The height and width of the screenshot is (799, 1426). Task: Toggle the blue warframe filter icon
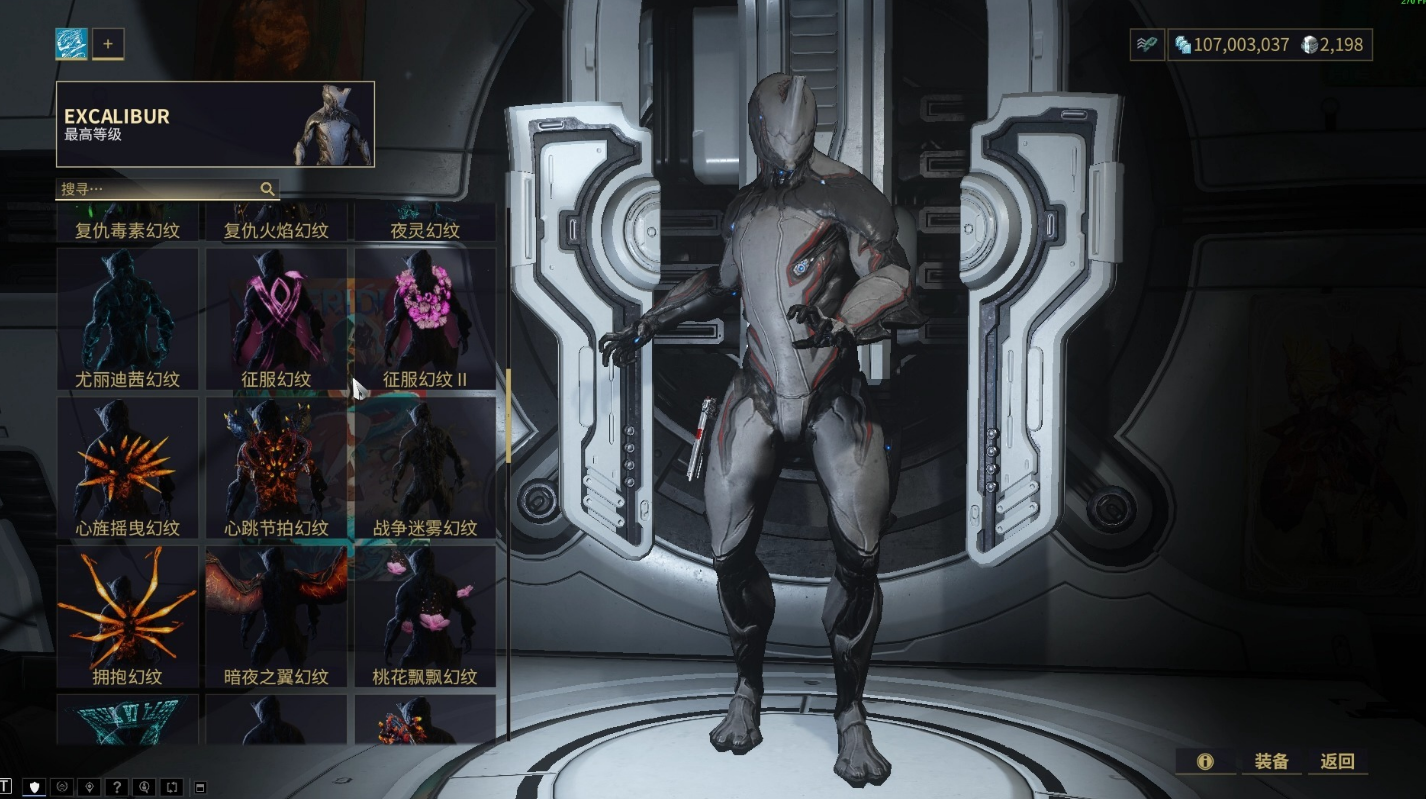pyautogui.click(x=72, y=44)
